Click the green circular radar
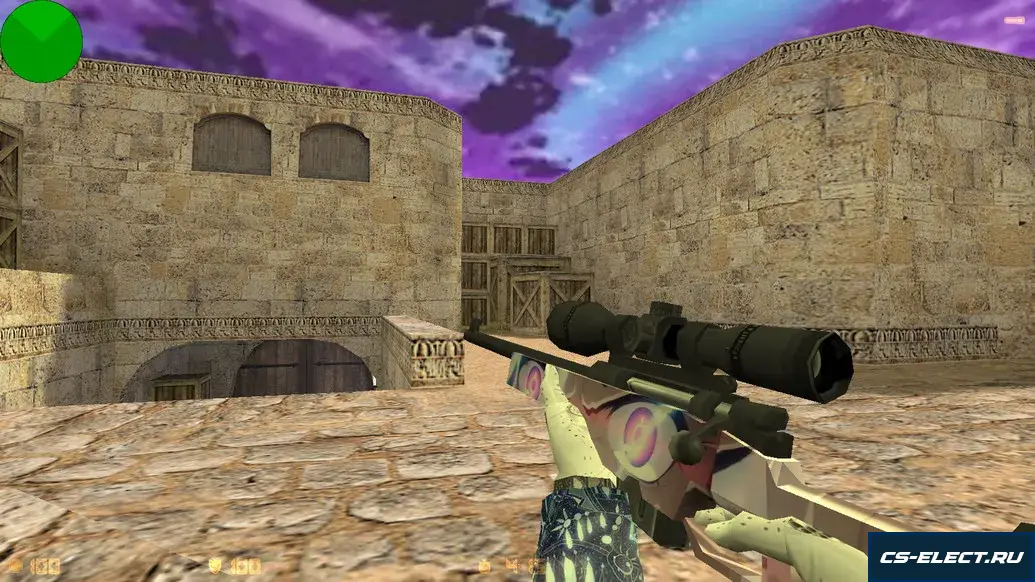 point(41,41)
